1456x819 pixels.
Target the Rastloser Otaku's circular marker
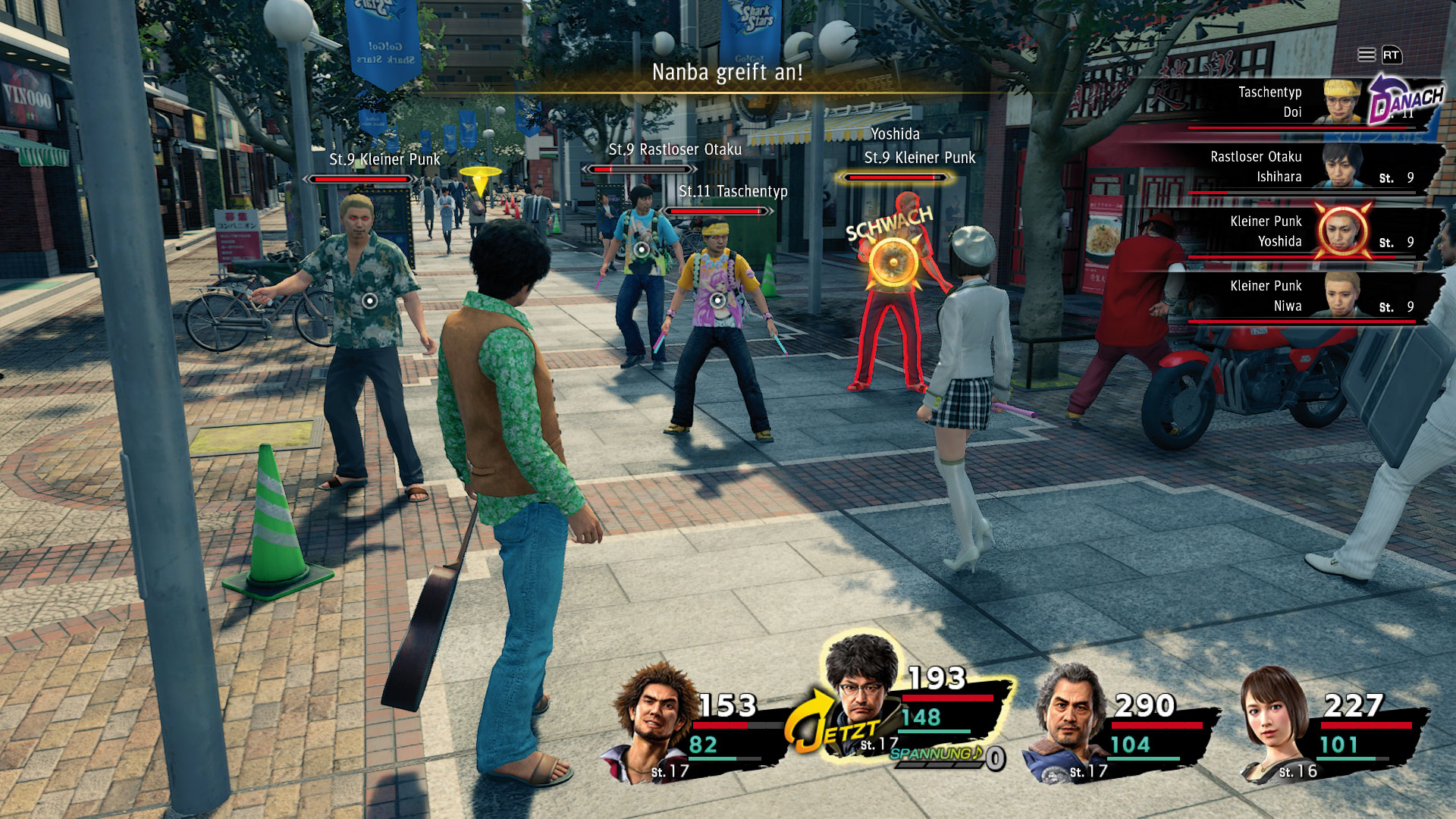(x=642, y=249)
